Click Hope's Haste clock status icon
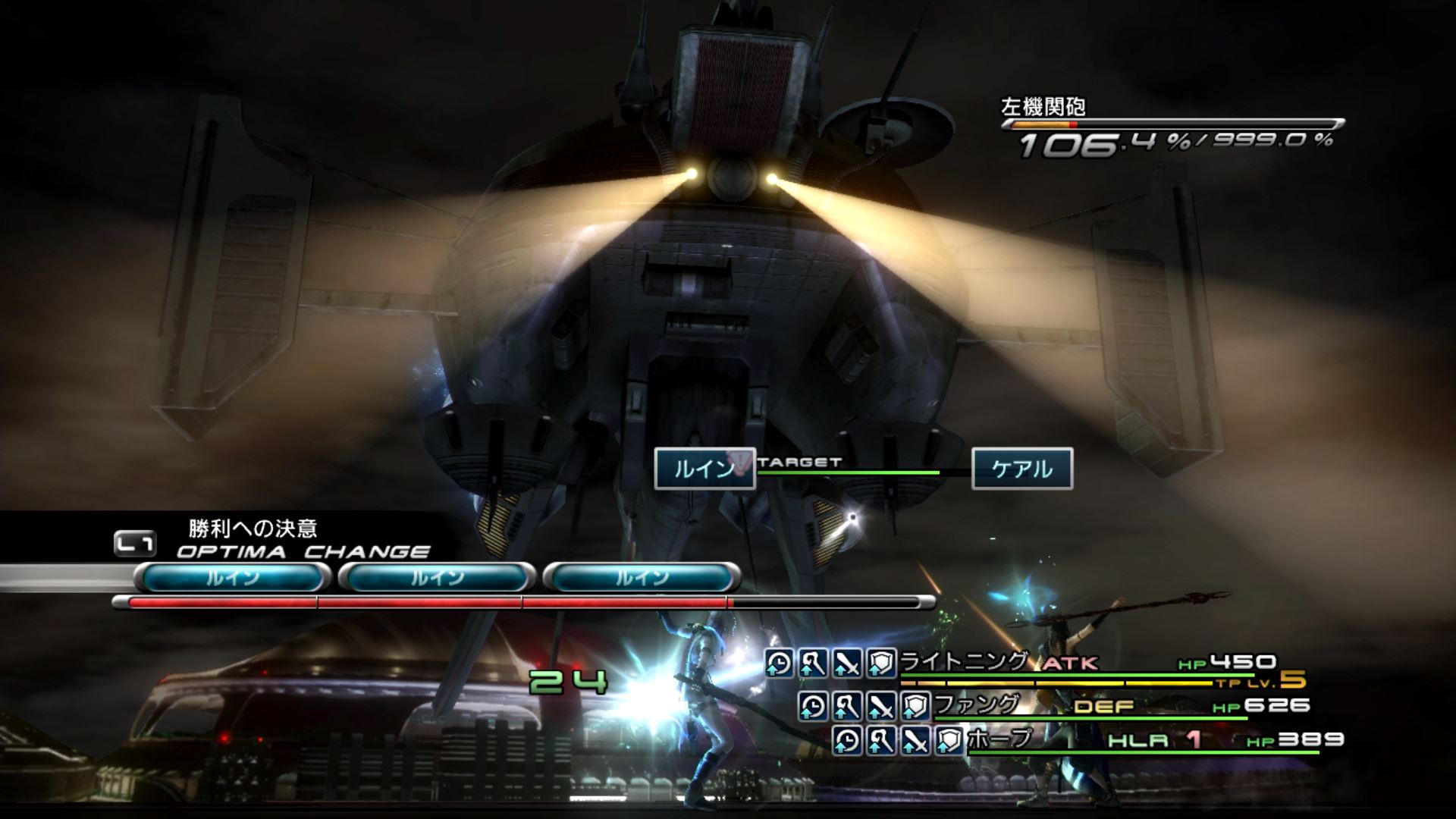This screenshot has height=819, width=1456. pos(846,740)
